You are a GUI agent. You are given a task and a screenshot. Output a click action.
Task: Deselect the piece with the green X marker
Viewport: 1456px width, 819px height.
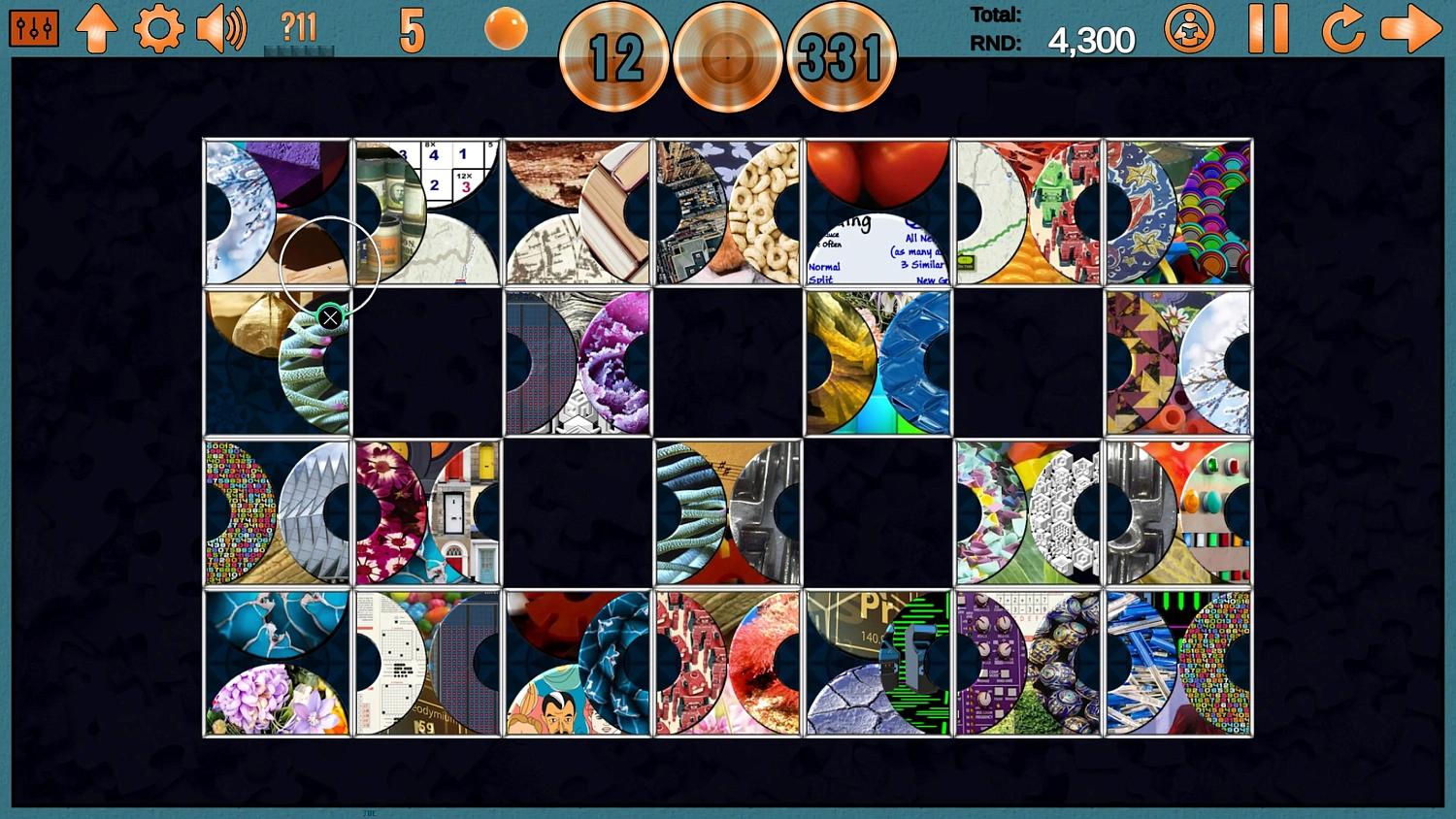330,317
